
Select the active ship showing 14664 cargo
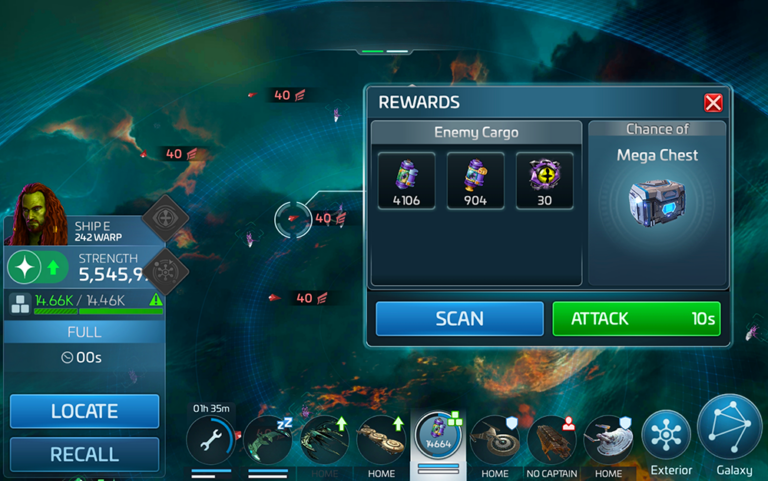pyautogui.click(x=438, y=439)
